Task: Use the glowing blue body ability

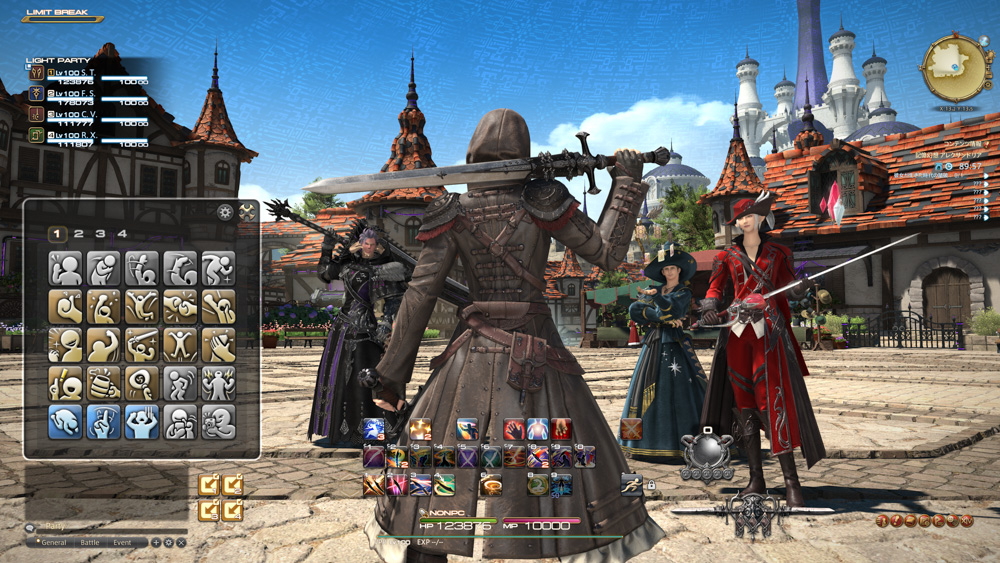Action: [x=537, y=430]
